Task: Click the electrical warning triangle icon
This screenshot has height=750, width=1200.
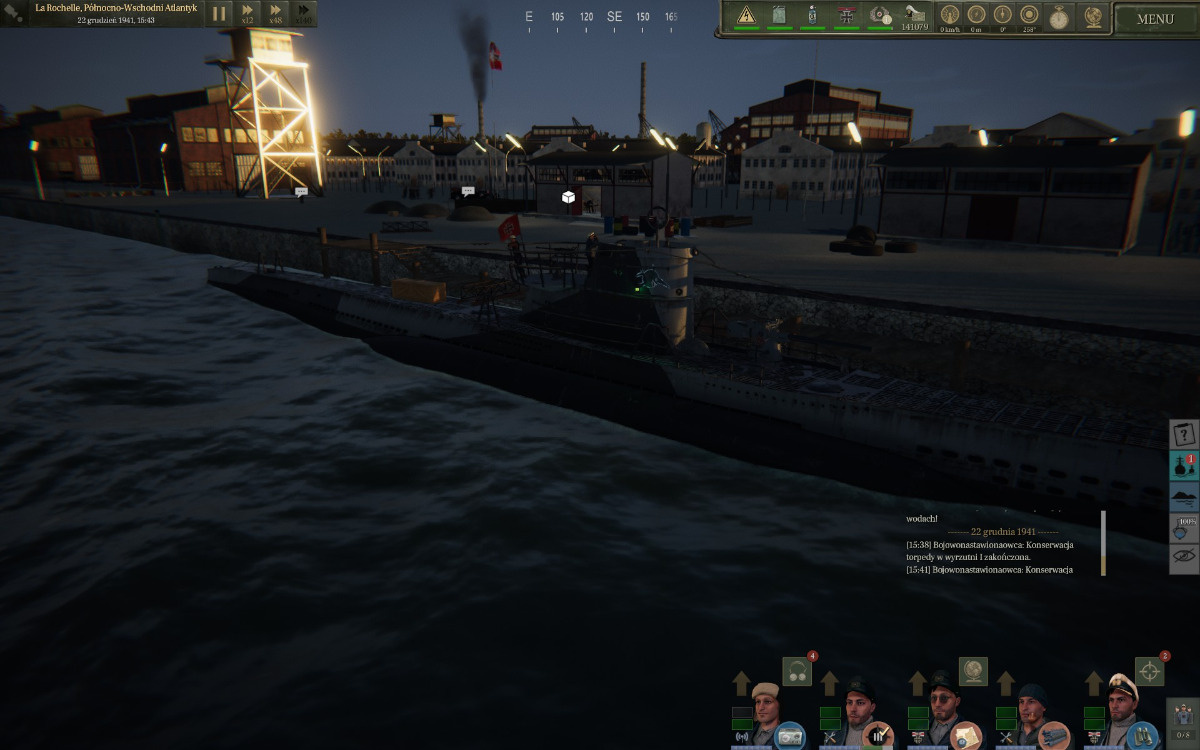Action: [x=746, y=15]
